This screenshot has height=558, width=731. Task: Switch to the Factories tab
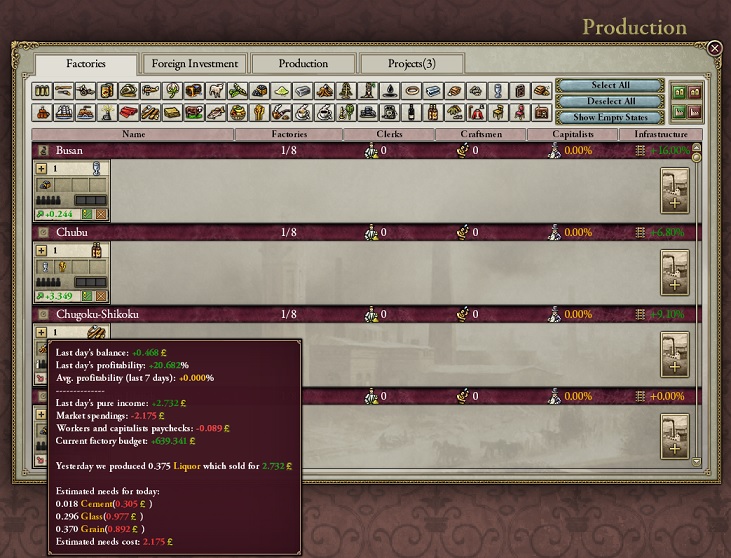pos(86,64)
